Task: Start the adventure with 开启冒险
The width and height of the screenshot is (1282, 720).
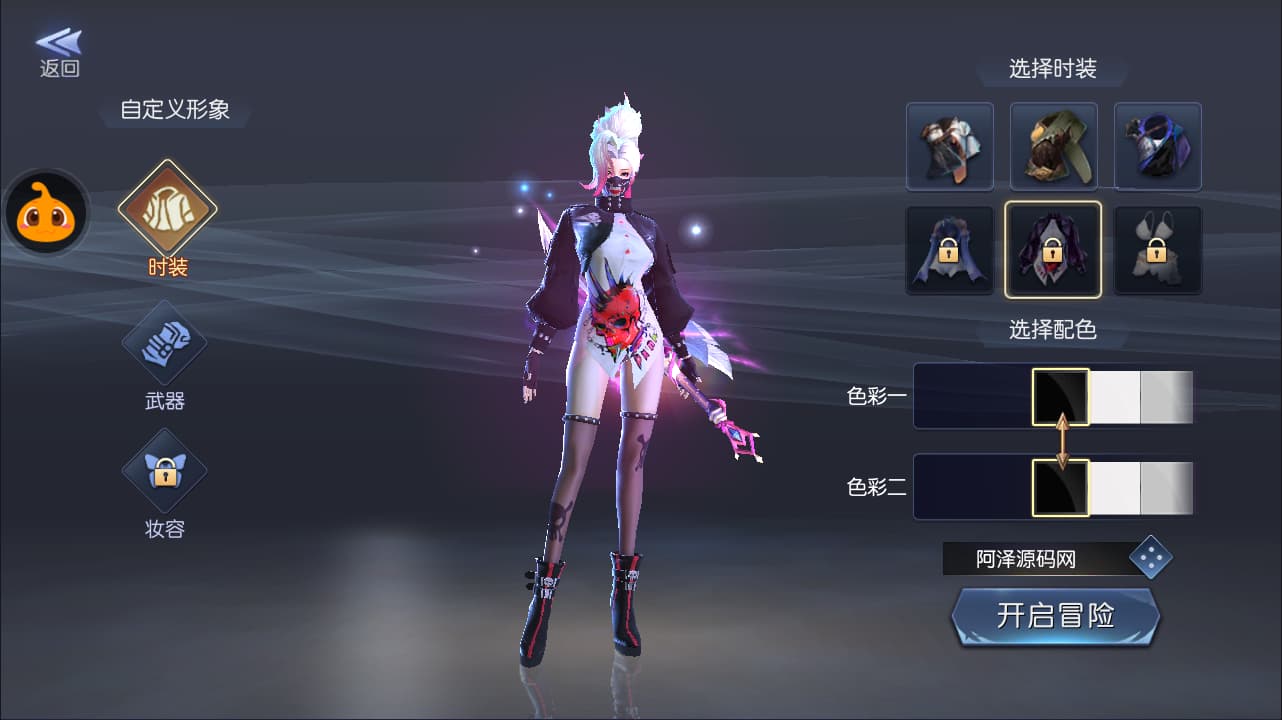Action: [1055, 616]
